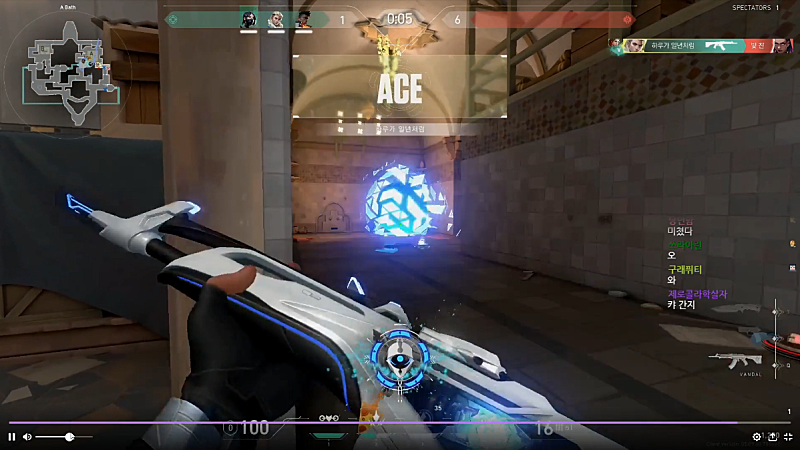Click the first teammate portrait in top bar

249,19
